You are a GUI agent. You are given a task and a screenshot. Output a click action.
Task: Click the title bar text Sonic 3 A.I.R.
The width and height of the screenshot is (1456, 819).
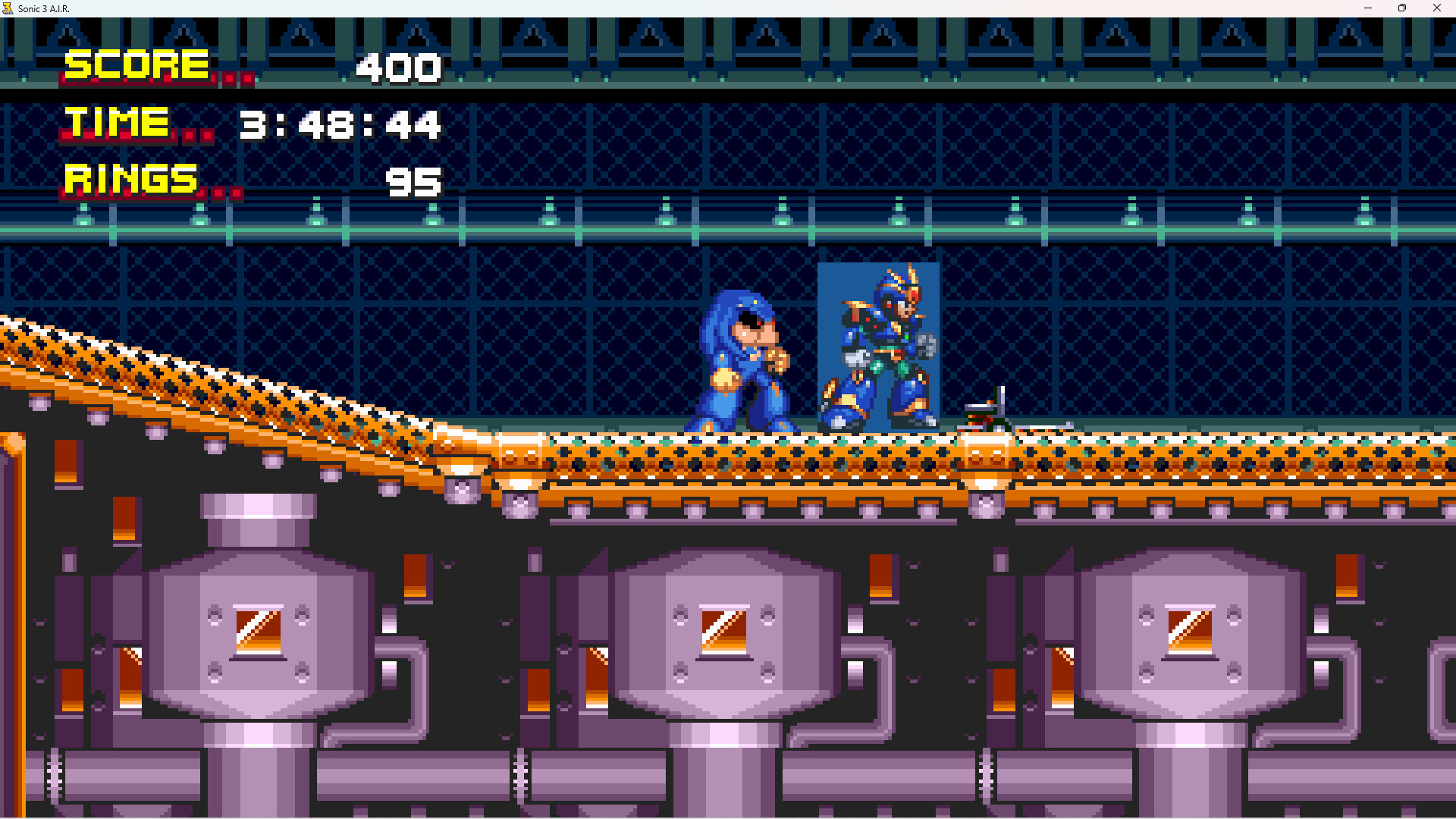45,8
